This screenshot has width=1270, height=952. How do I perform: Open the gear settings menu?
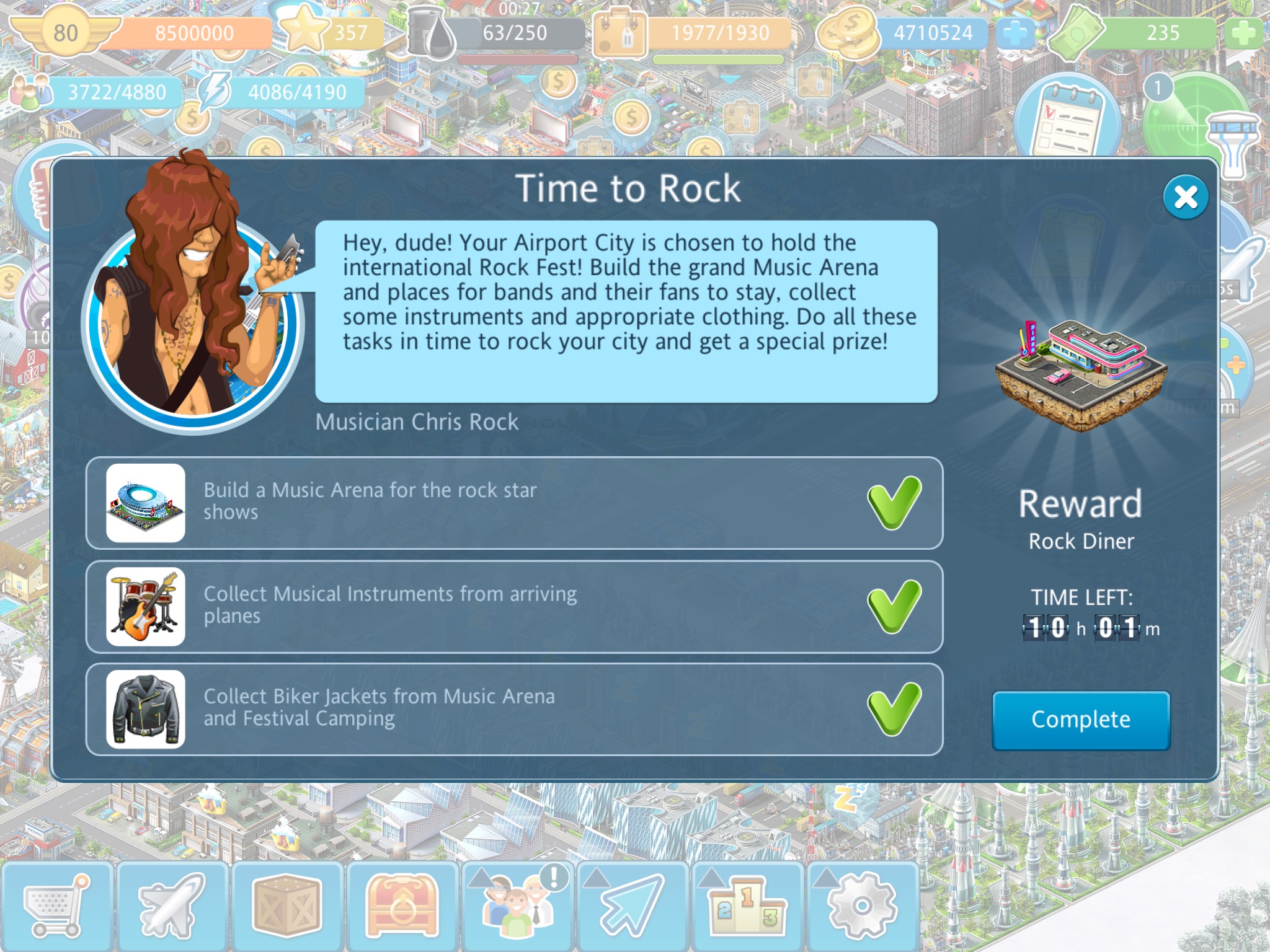click(862, 906)
